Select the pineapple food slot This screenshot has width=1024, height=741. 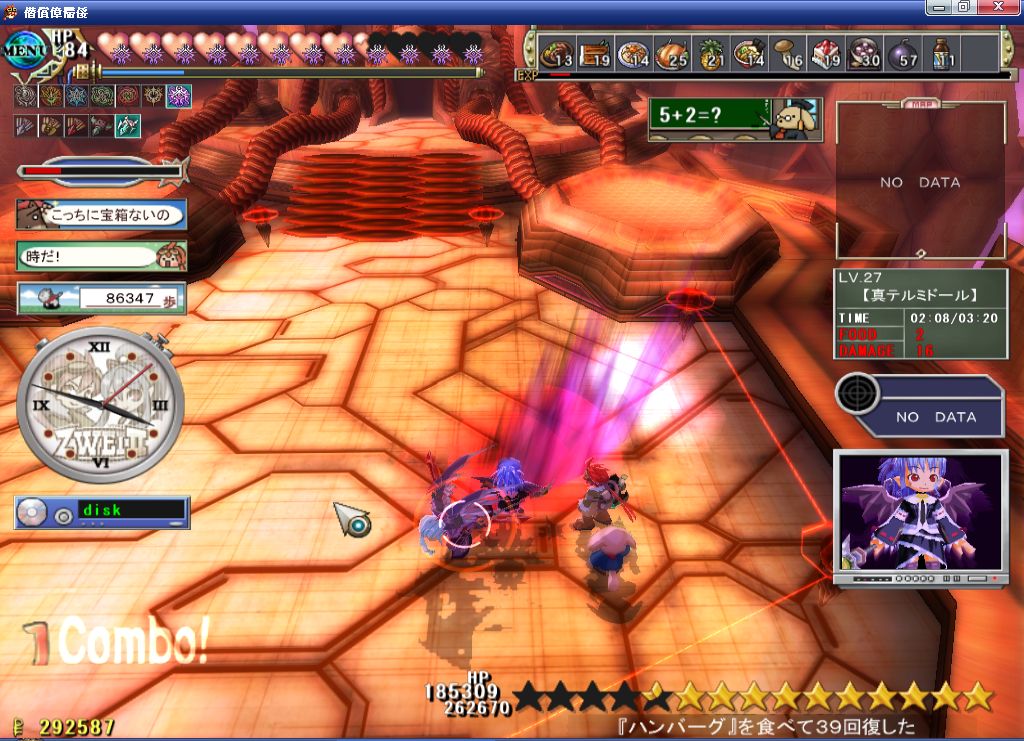click(x=712, y=53)
